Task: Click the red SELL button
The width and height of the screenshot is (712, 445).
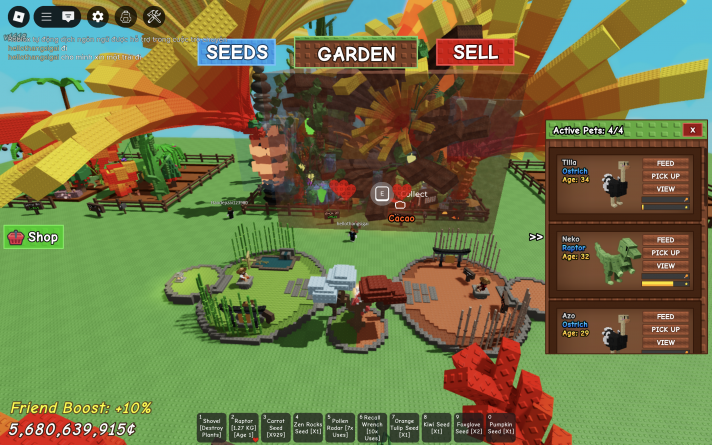Action: click(475, 52)
